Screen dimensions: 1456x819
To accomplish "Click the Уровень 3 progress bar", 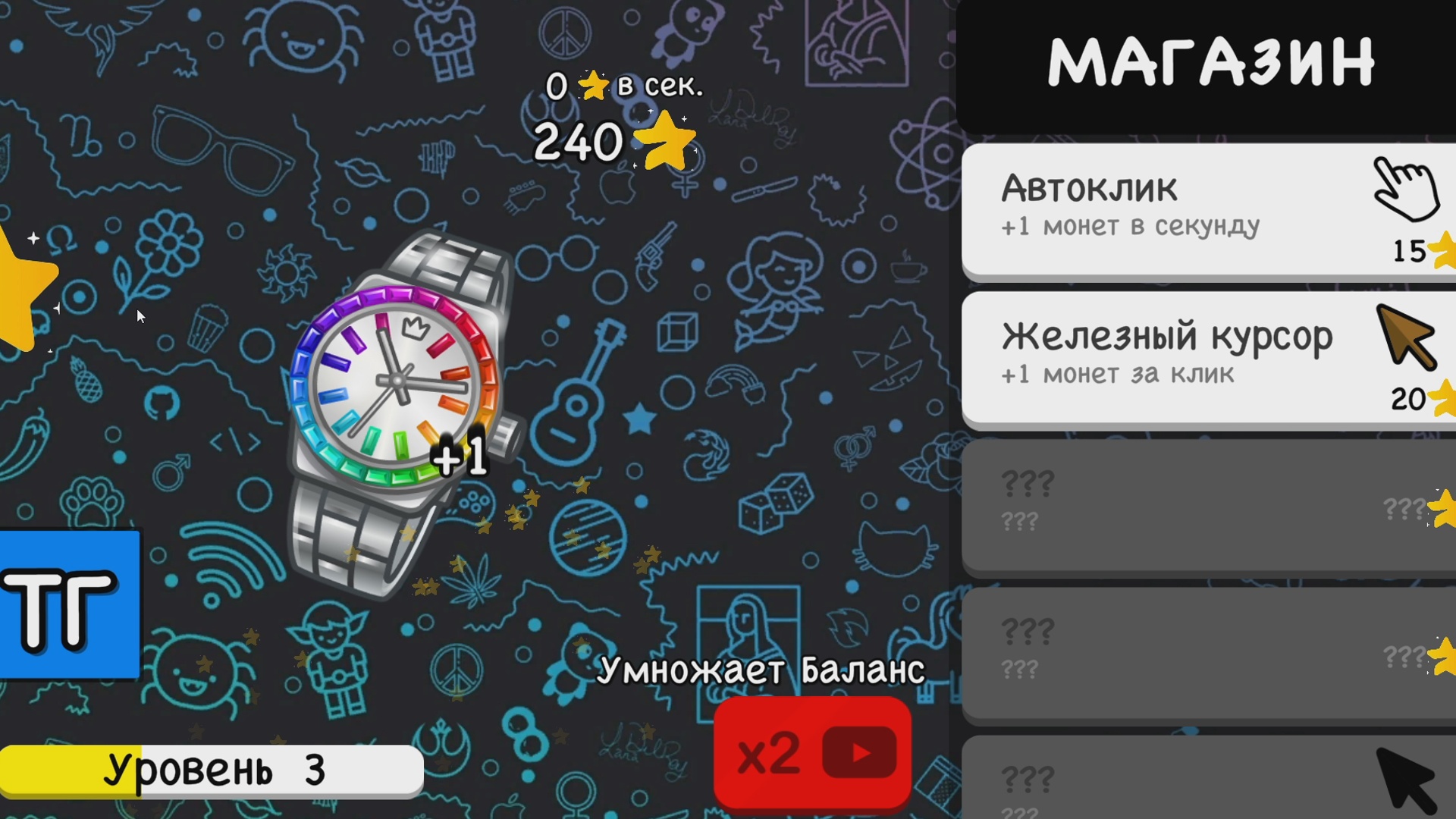I will (212, 770).
